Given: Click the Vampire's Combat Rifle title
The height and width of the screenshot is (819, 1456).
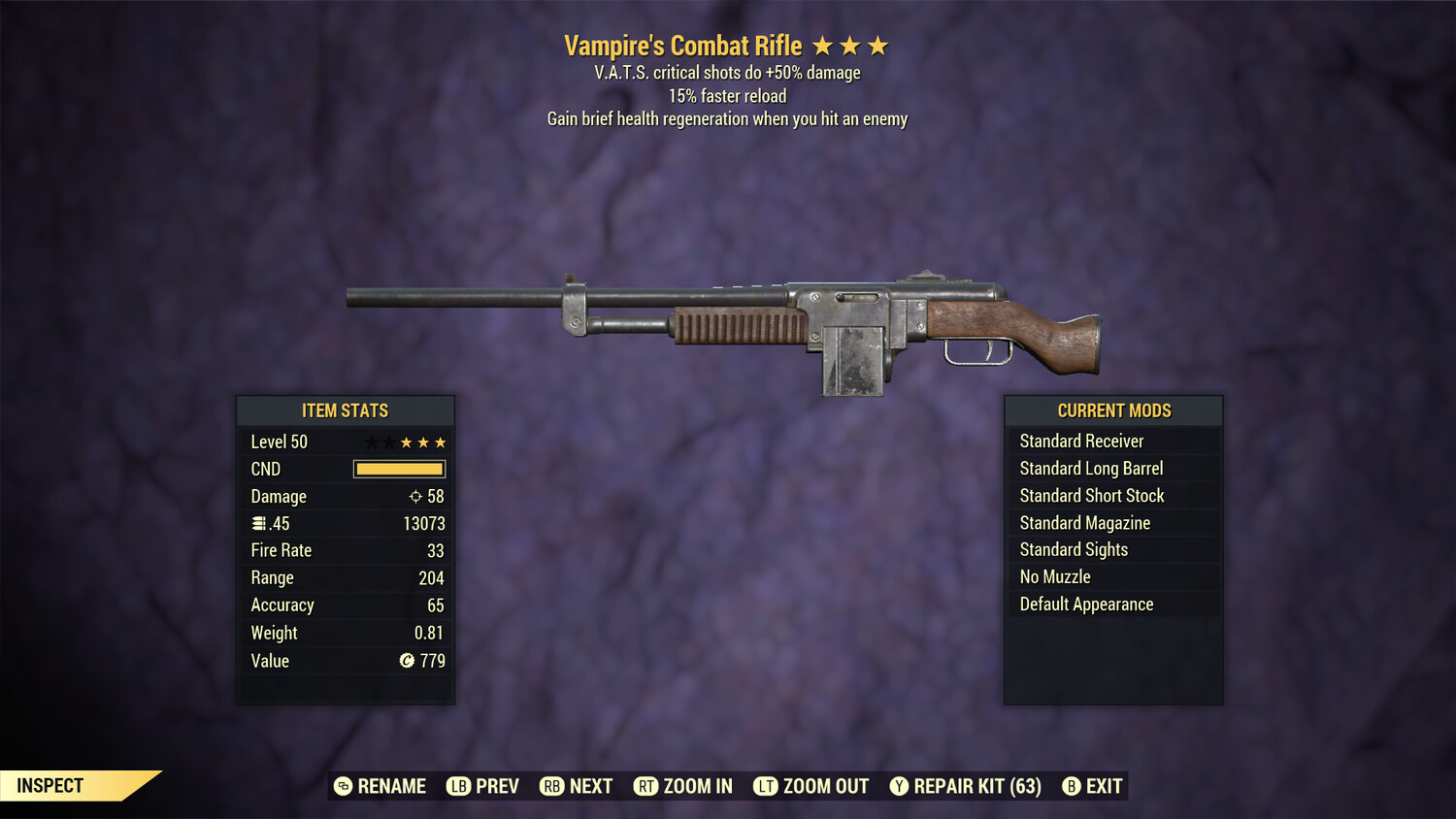Looking at the screenshot, I should tap(681, 45).
